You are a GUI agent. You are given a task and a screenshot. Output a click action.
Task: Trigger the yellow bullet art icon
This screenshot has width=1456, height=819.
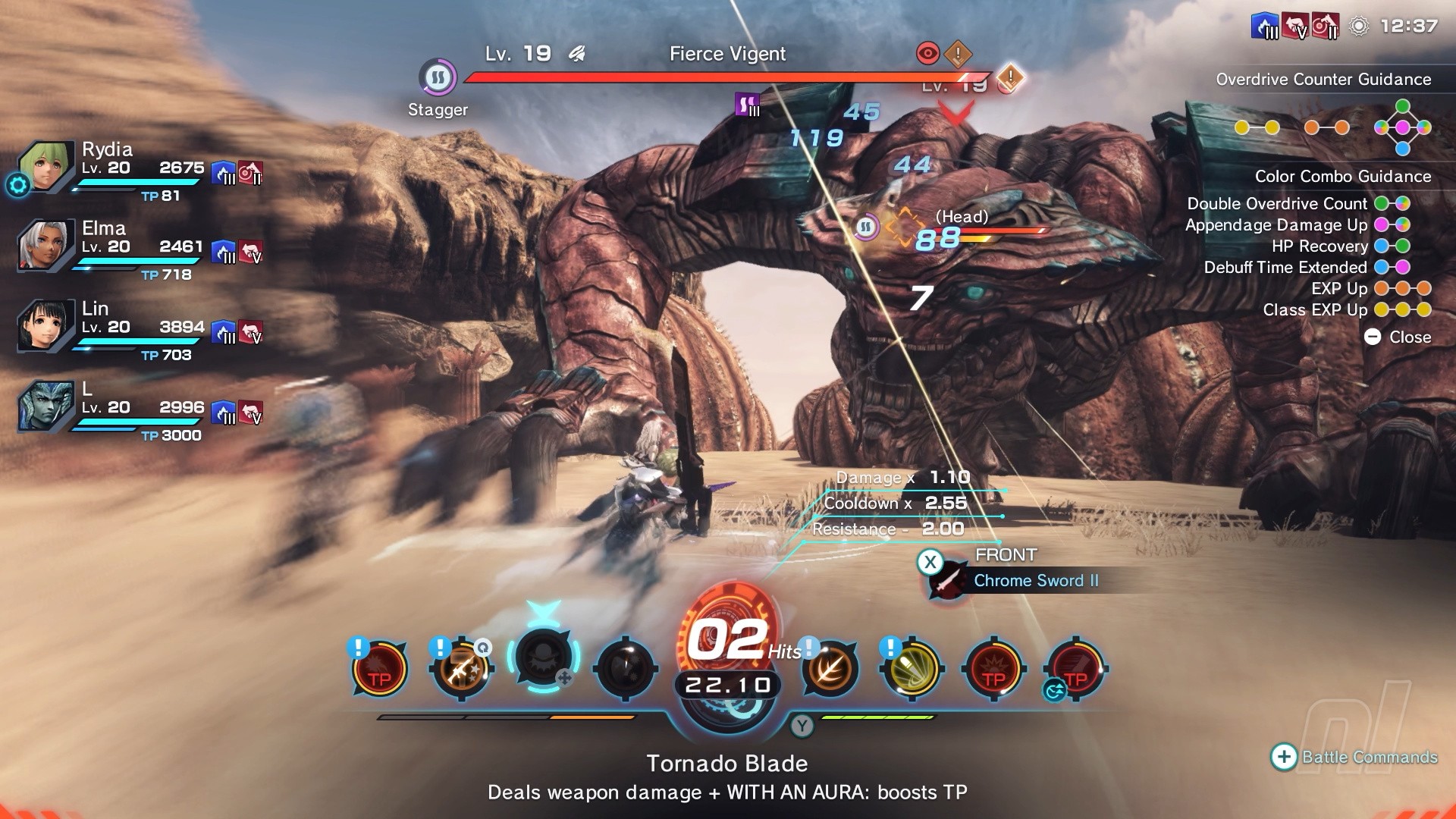[912, 669]
